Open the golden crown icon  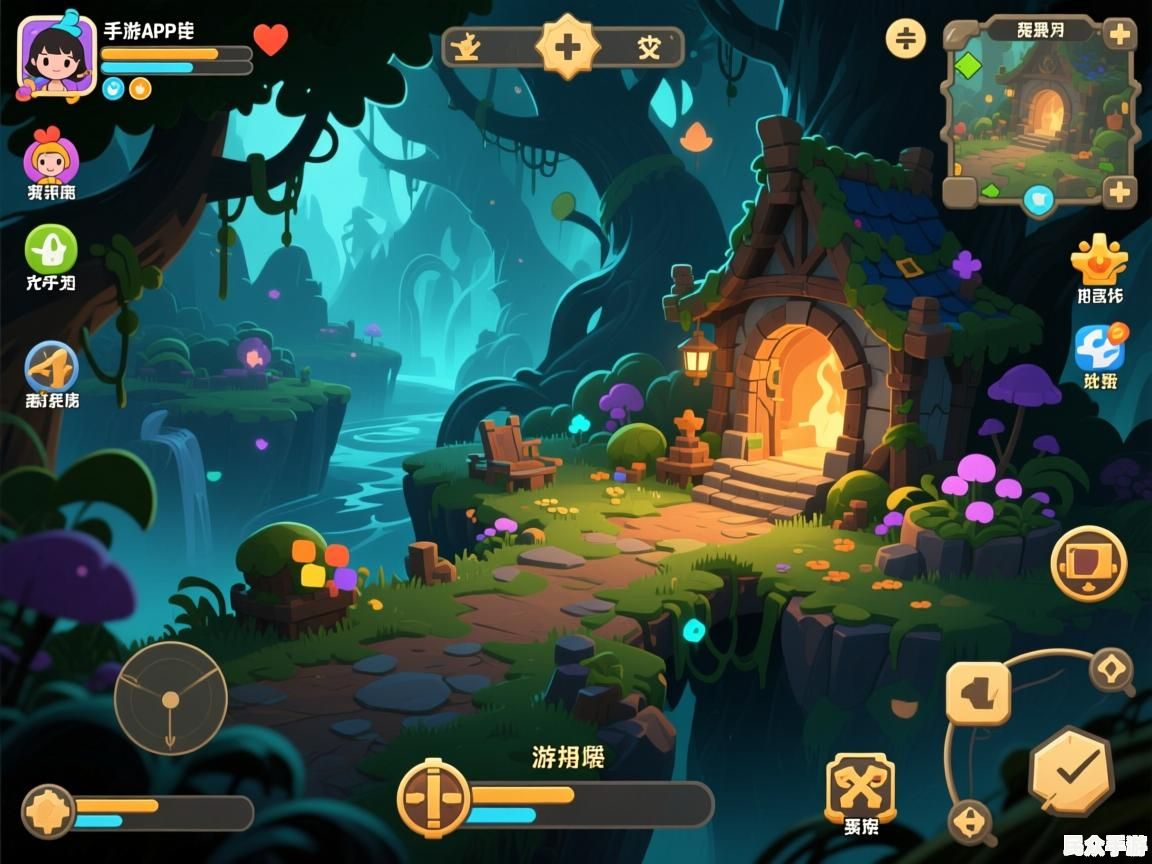[1099, 260]
